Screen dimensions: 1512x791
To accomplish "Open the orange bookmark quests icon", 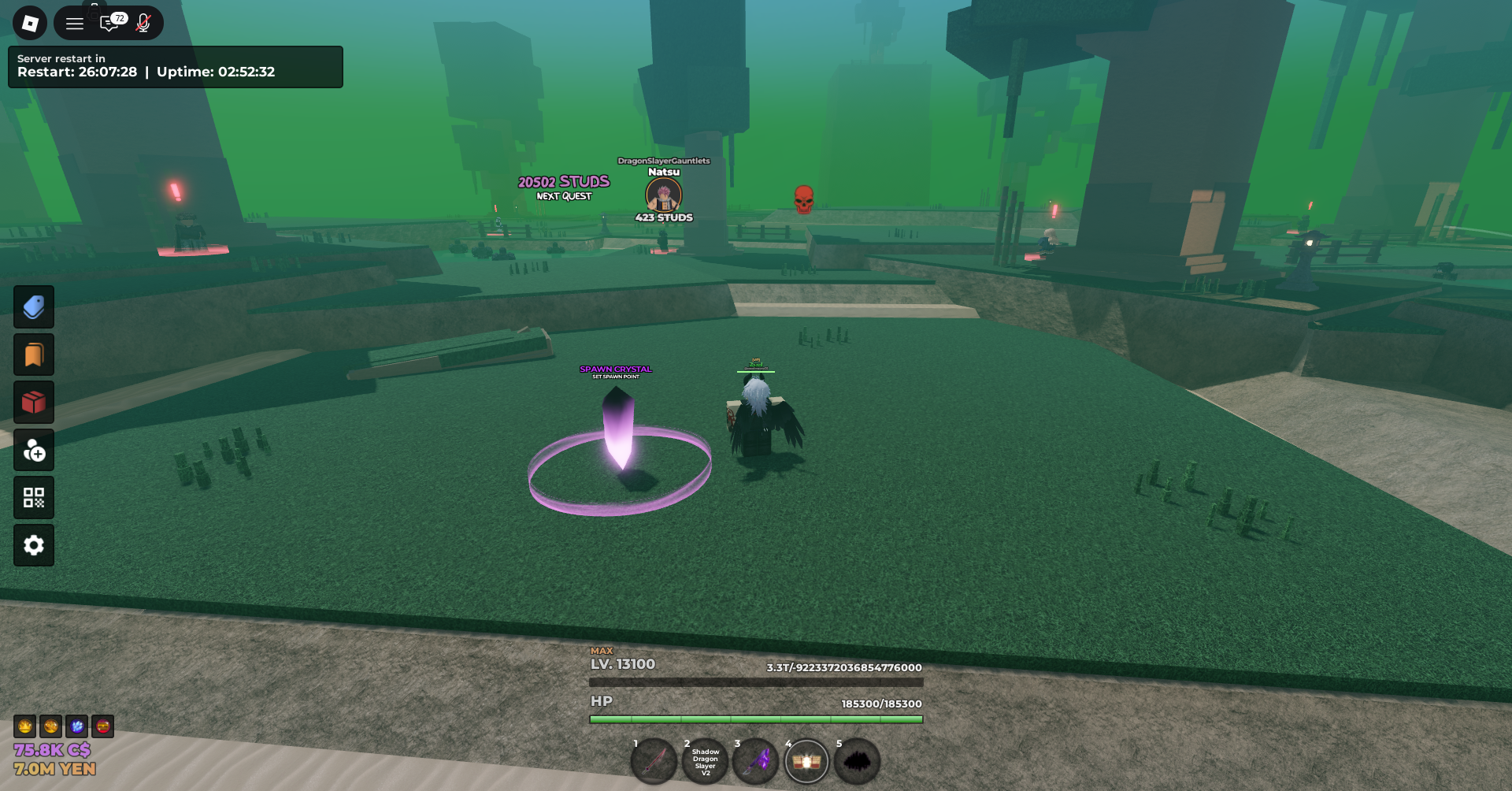I will tap(33, 355).
